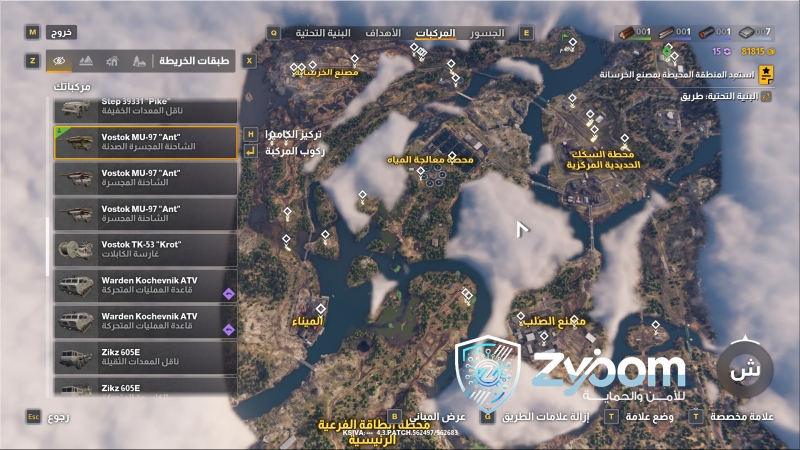Choose the Vostok TK-53 "Krot" cable layer

[145, 249]
